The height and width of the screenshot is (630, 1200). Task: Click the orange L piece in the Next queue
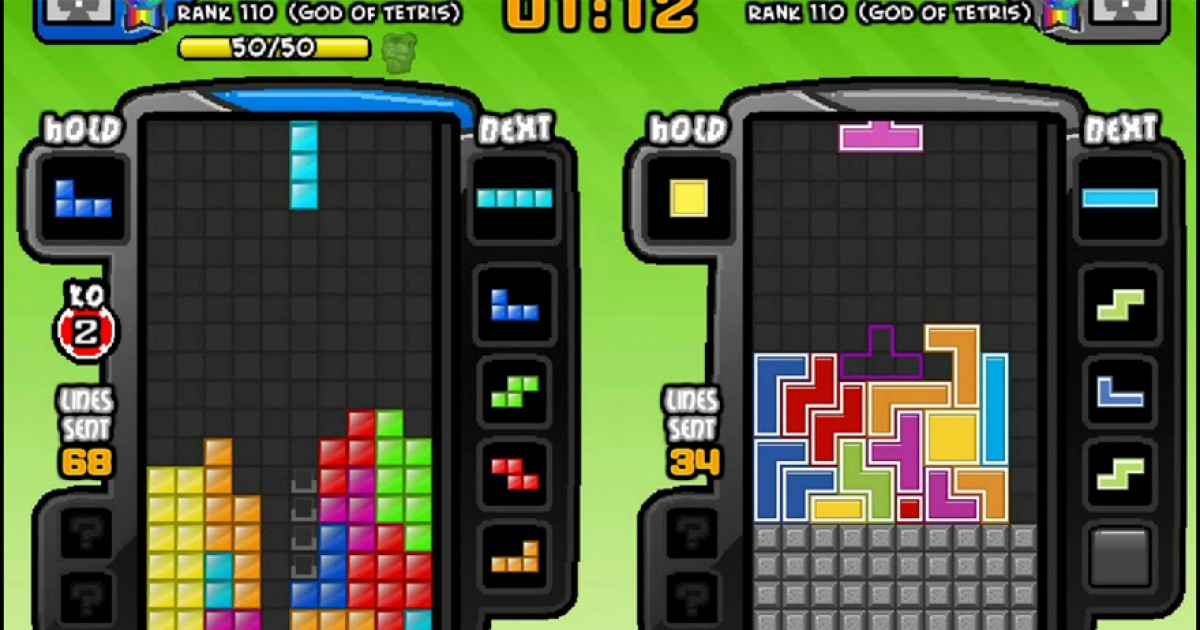[514, 557]
